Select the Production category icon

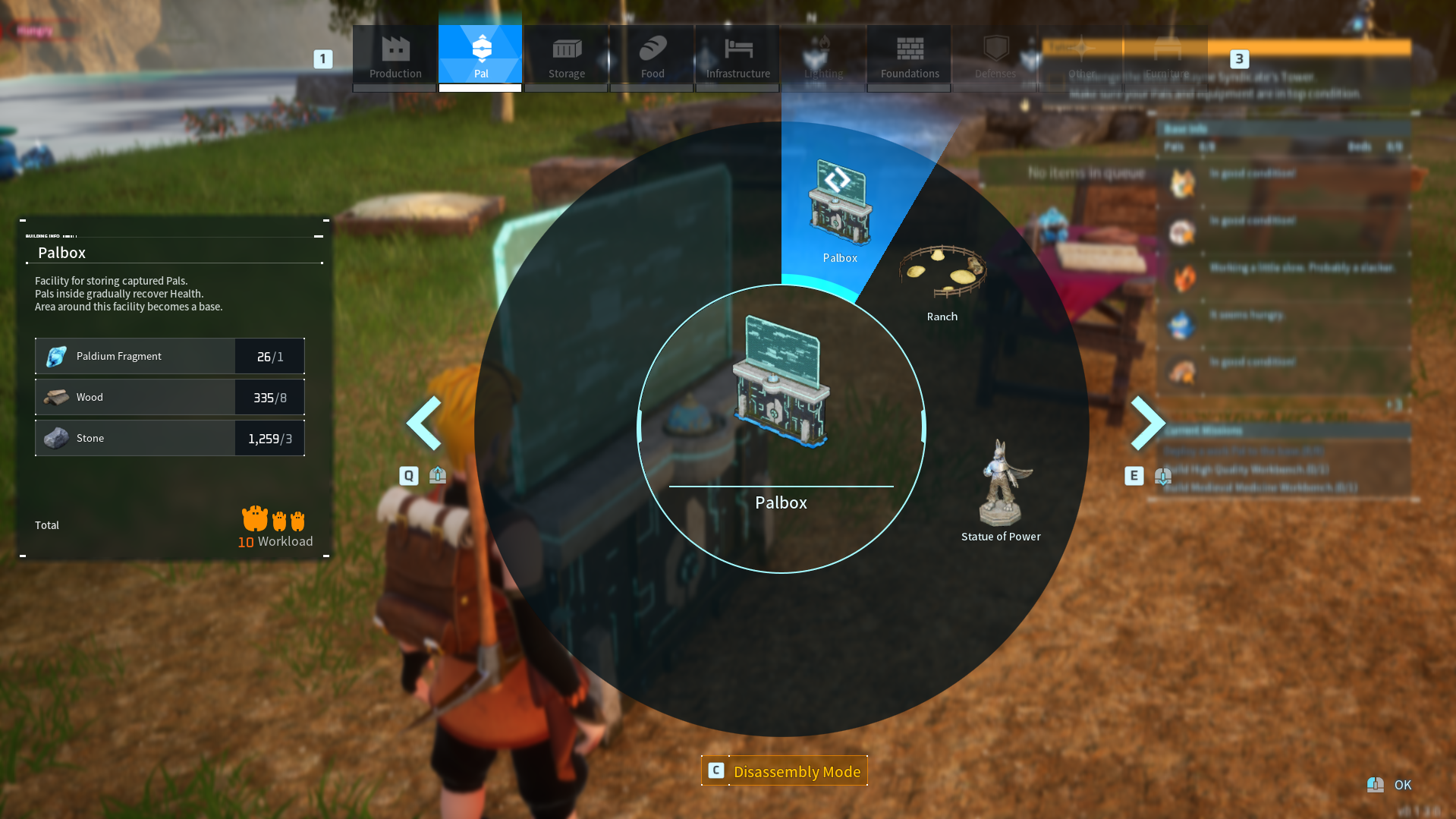point(395,53)
